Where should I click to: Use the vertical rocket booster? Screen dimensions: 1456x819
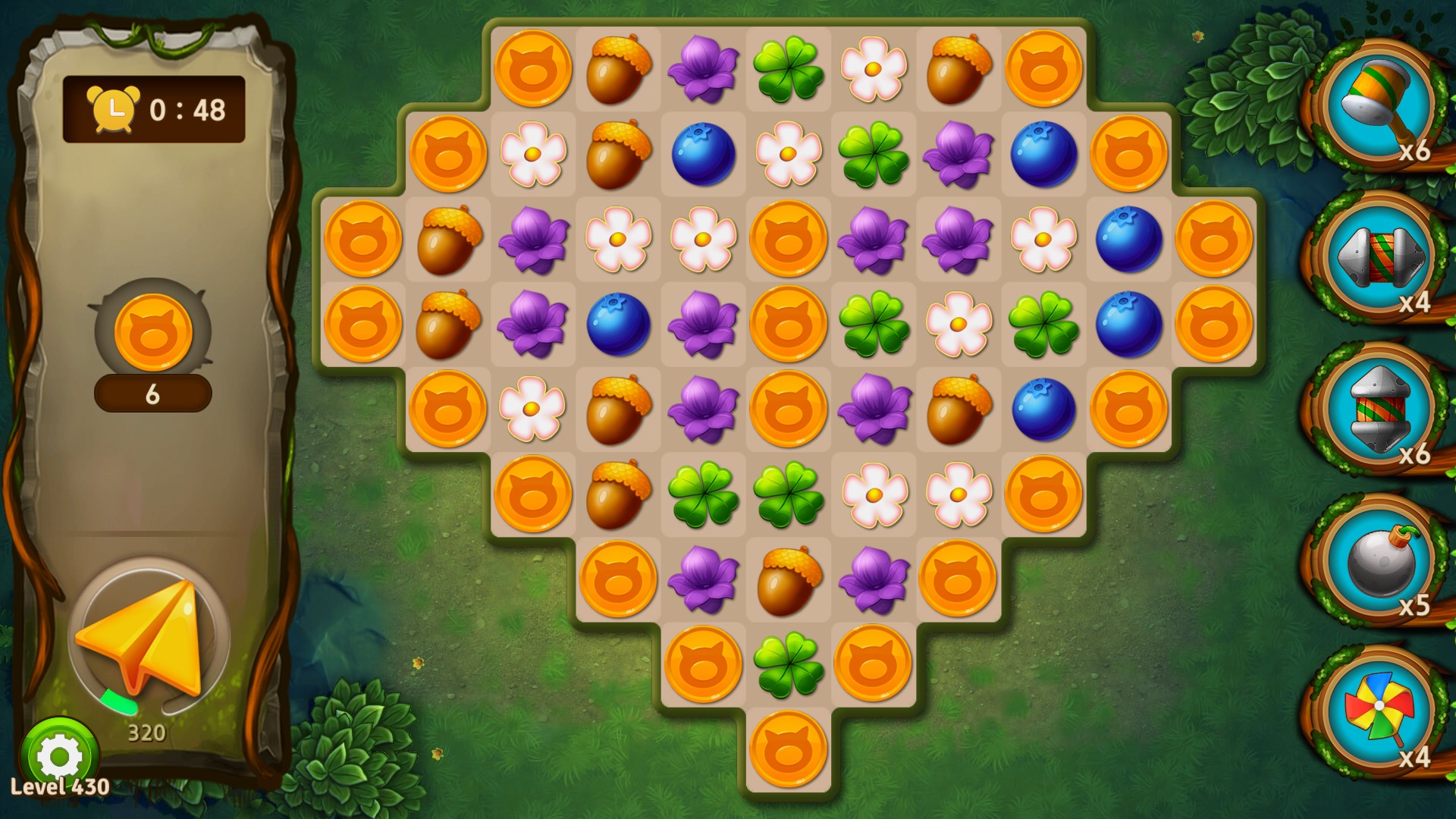pyautogui.click(x=1378, y=409)
